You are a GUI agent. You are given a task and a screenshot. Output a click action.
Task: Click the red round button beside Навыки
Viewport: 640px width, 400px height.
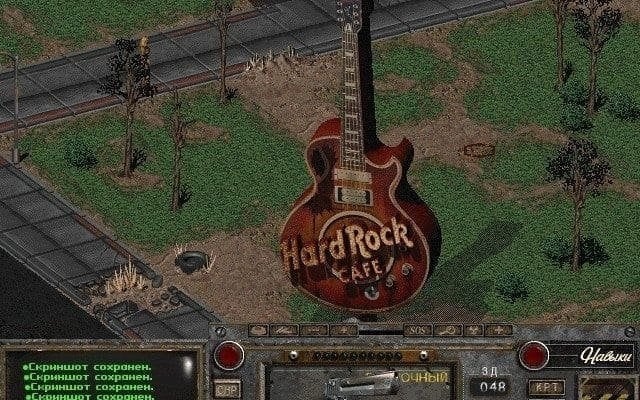click(x=533, y=355)
